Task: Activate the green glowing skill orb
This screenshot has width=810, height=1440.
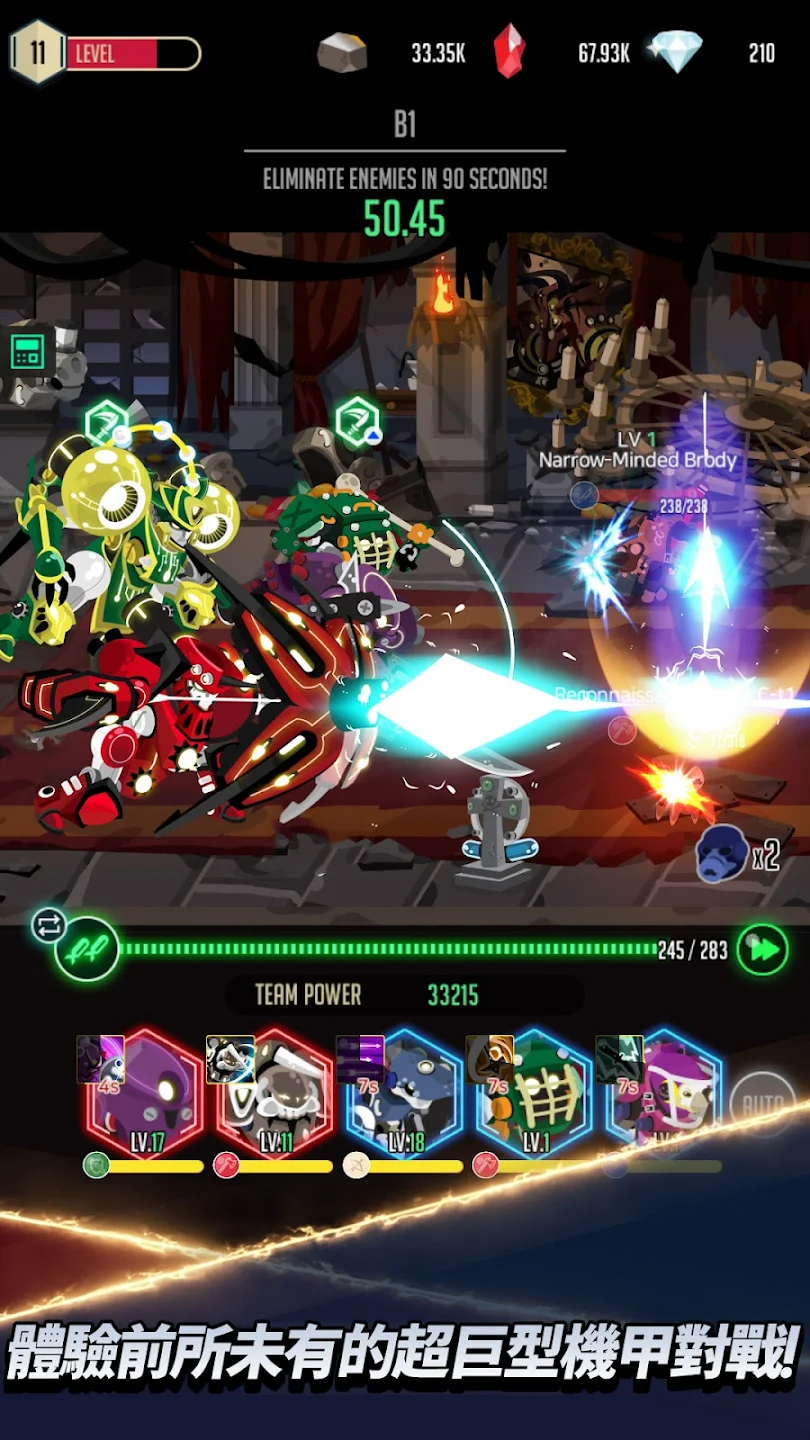Action: tap(87, 949)
